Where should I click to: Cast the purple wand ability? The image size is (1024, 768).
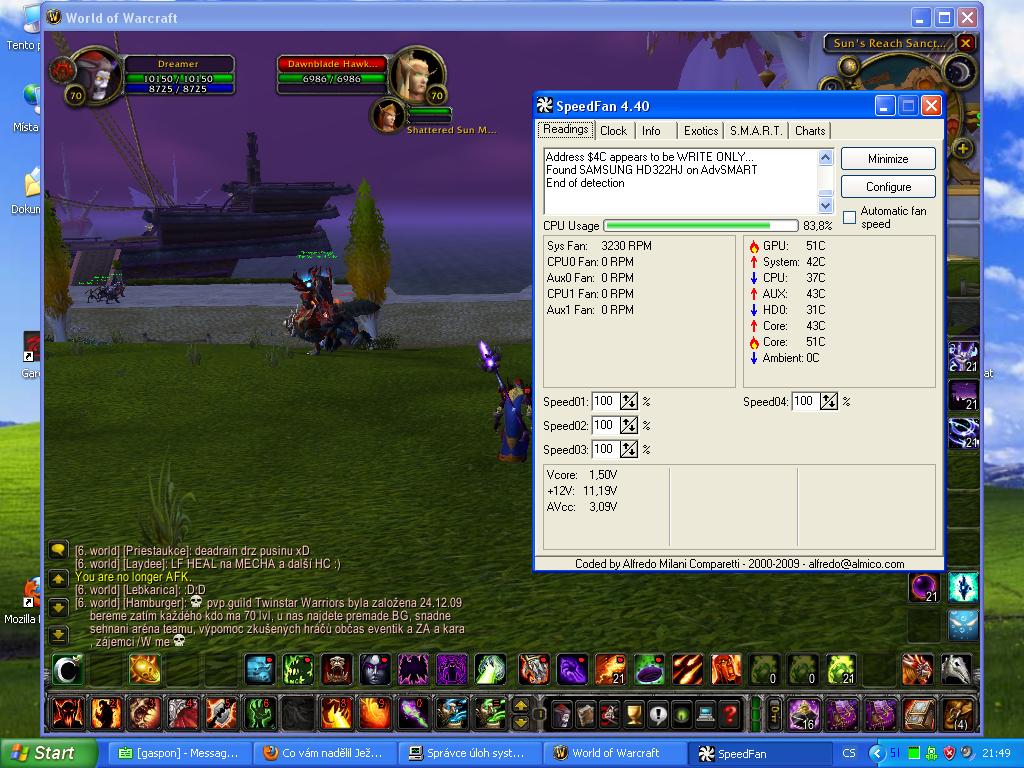tap(412, 714)
